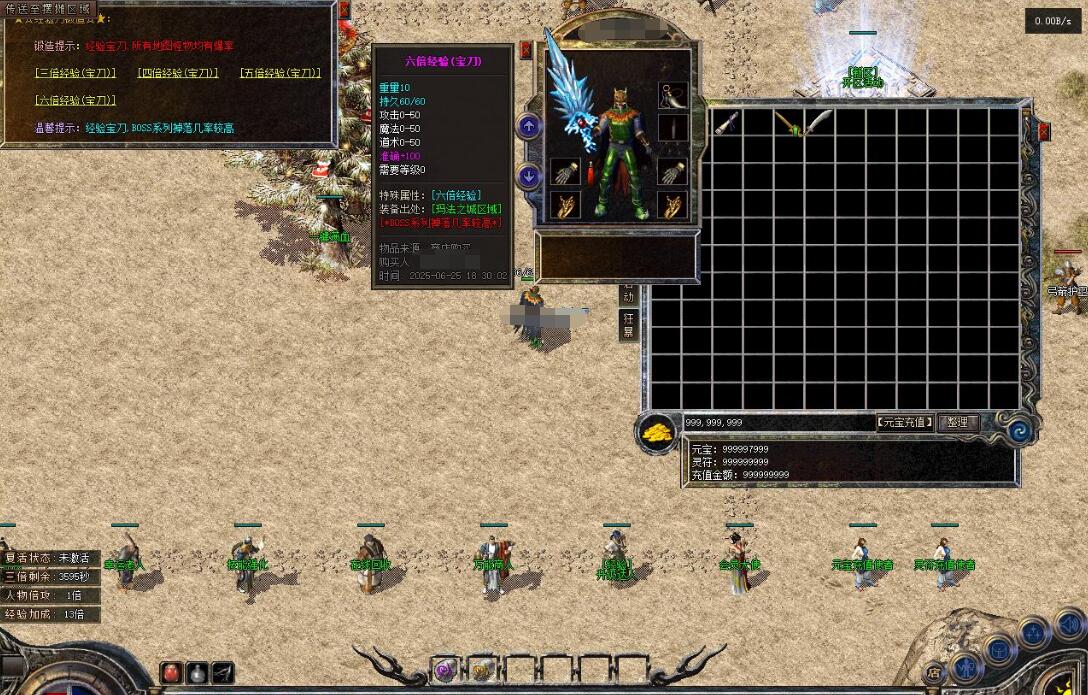This screenshot has width=1088, height=695.
Task: Sort the bag with 整理 button
Action: coord(957,423)
